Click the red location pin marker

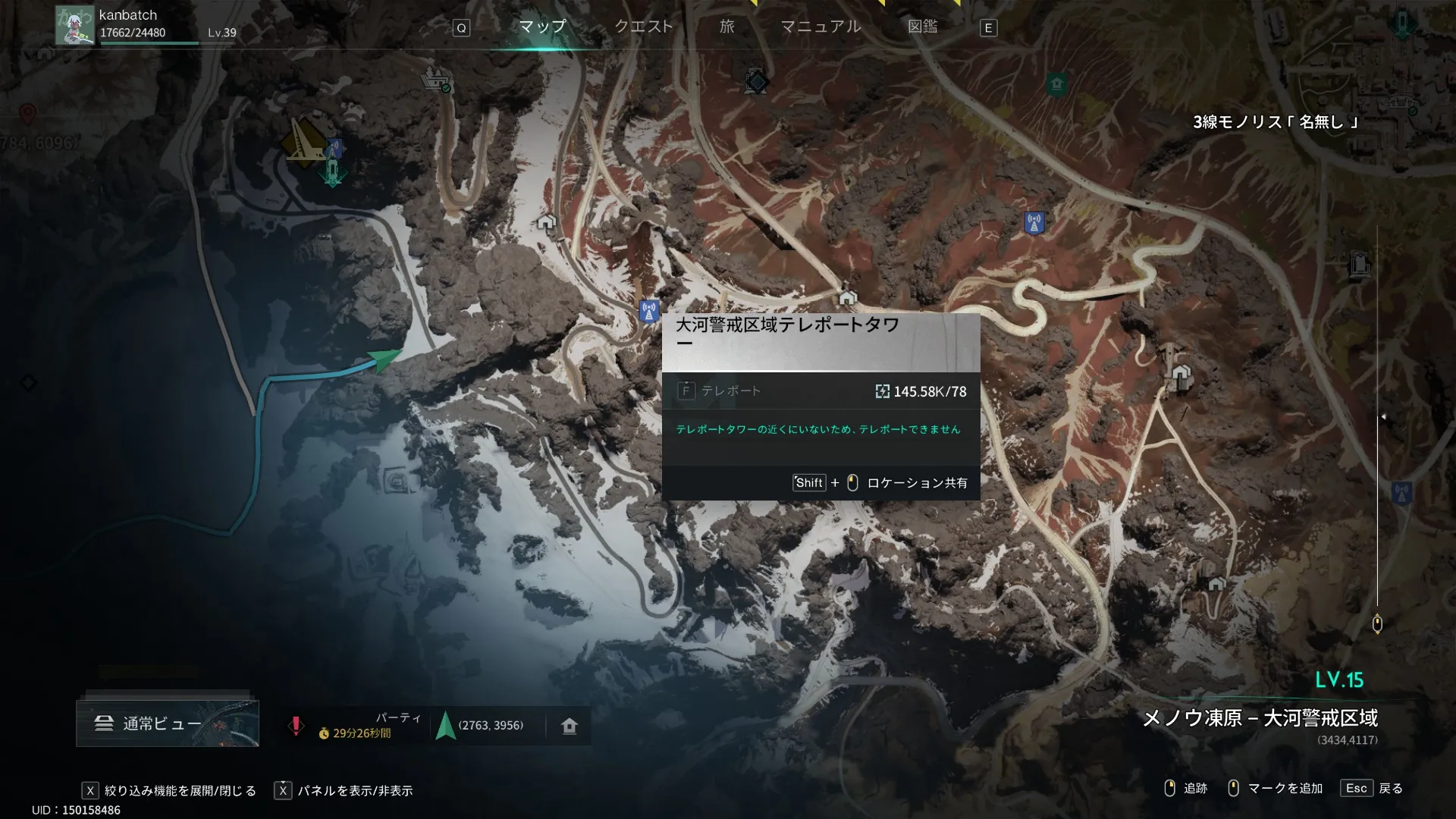(27, 115)
